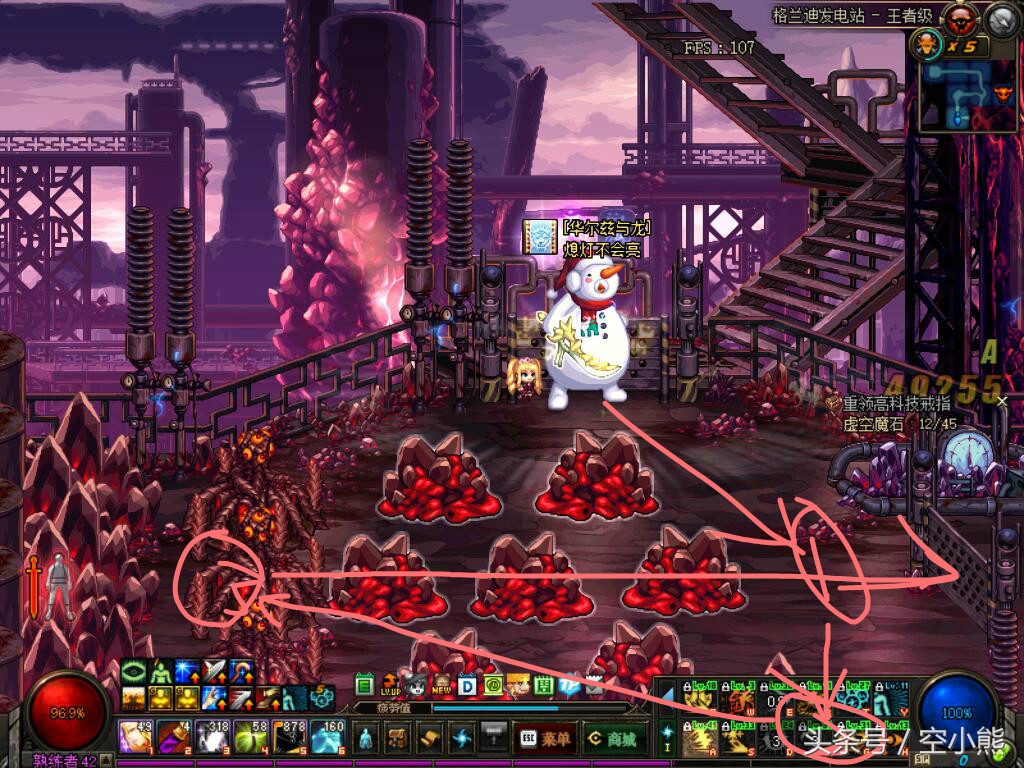The image size is (1024, 768).
Task: Open the character info silhouette button
Action: [x=367, y=738]
